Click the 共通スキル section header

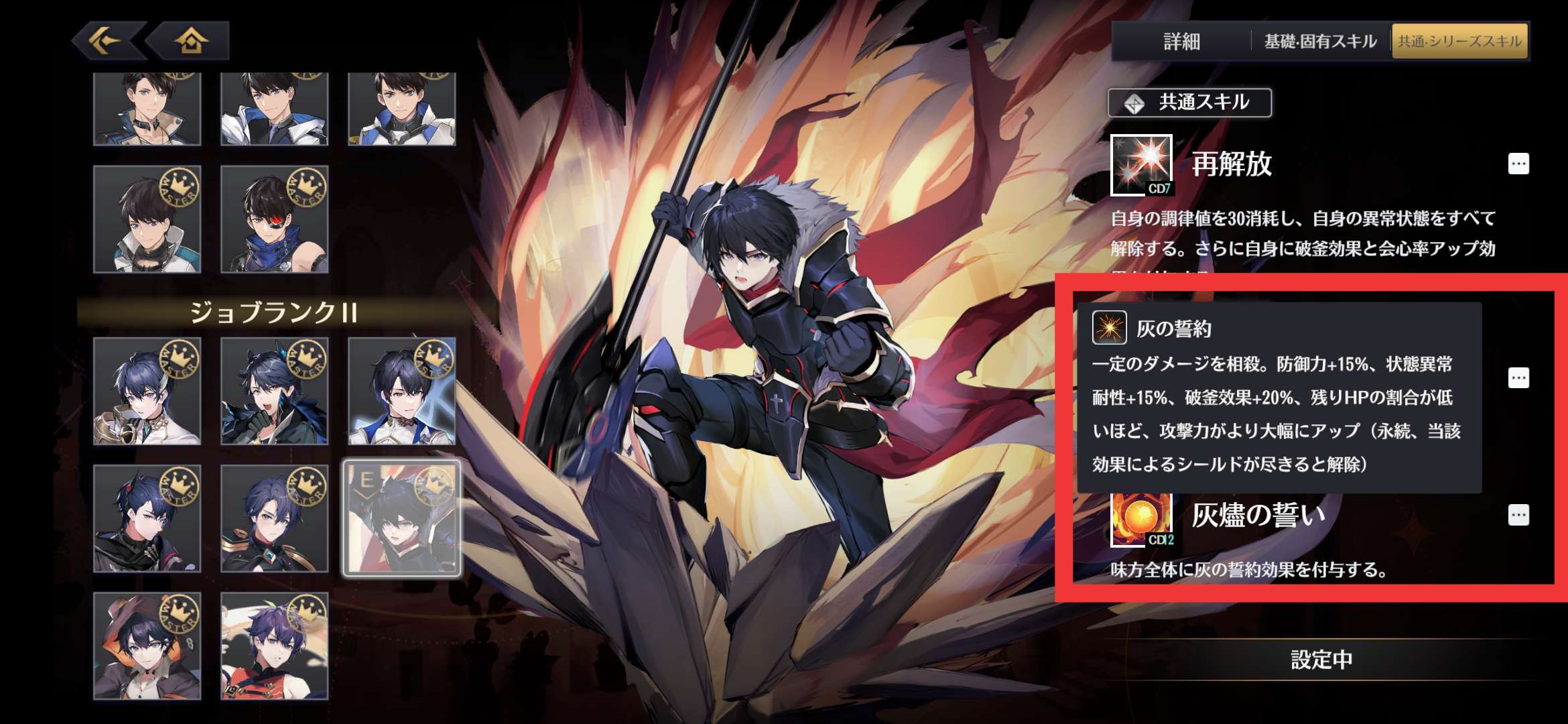pyautogui.click(x=1189, y=103)
